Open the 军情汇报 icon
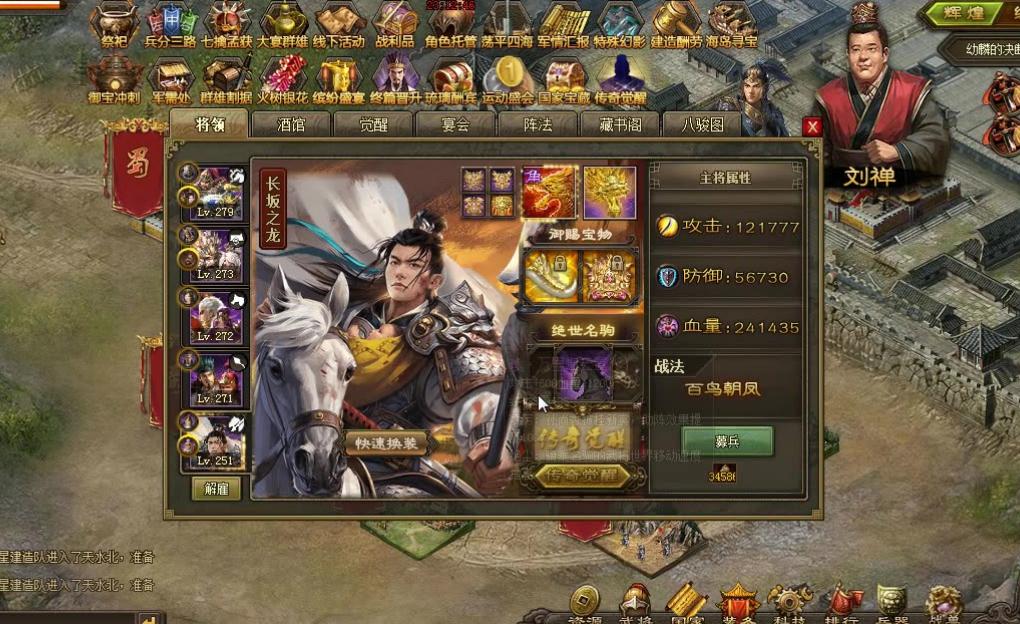This screenshot has width=1020, height=624. [x=564, y=25]
